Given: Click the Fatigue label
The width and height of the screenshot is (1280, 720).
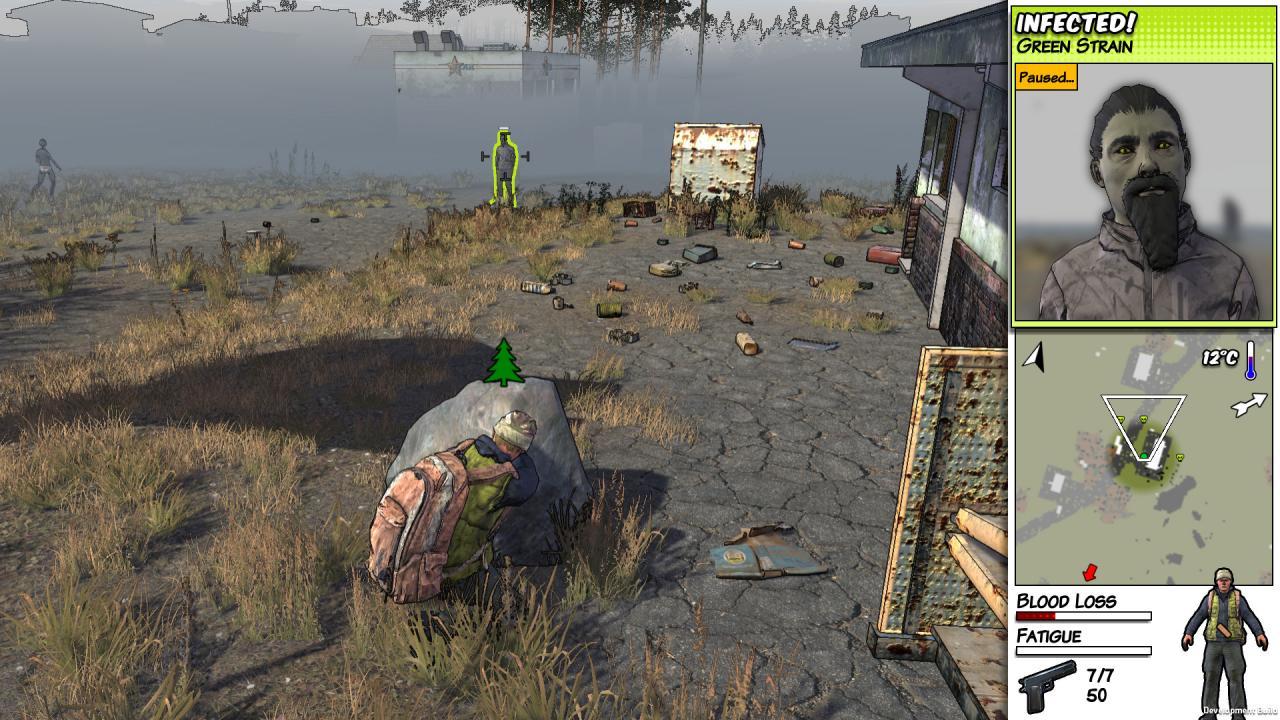Looking at the screenshot, I should [1048, 637].
